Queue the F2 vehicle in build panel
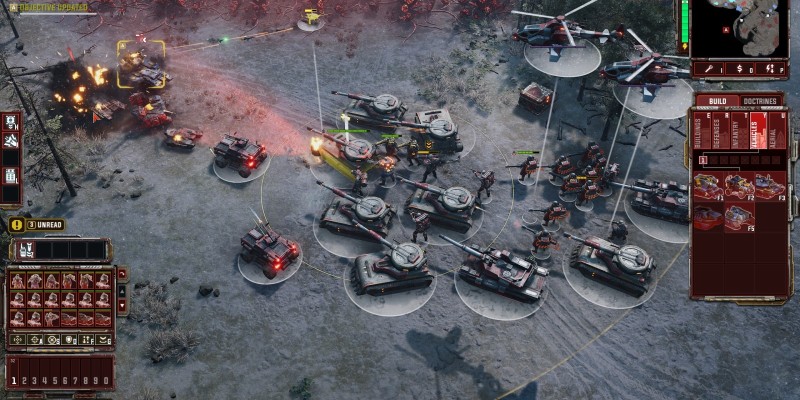 (x=739, y=187)
